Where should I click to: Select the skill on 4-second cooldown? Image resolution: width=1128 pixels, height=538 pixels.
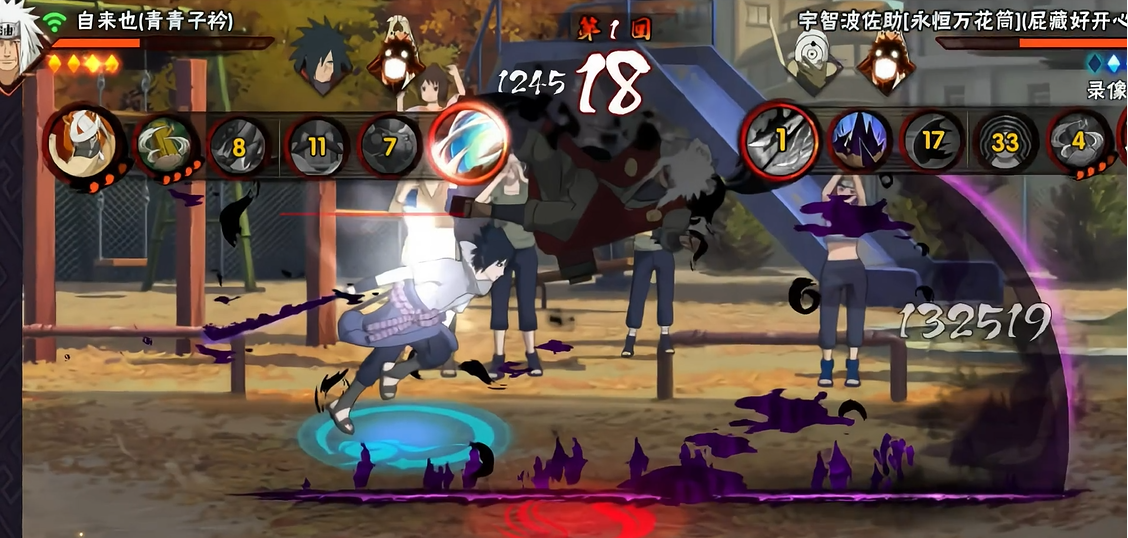coord(1078,141)
